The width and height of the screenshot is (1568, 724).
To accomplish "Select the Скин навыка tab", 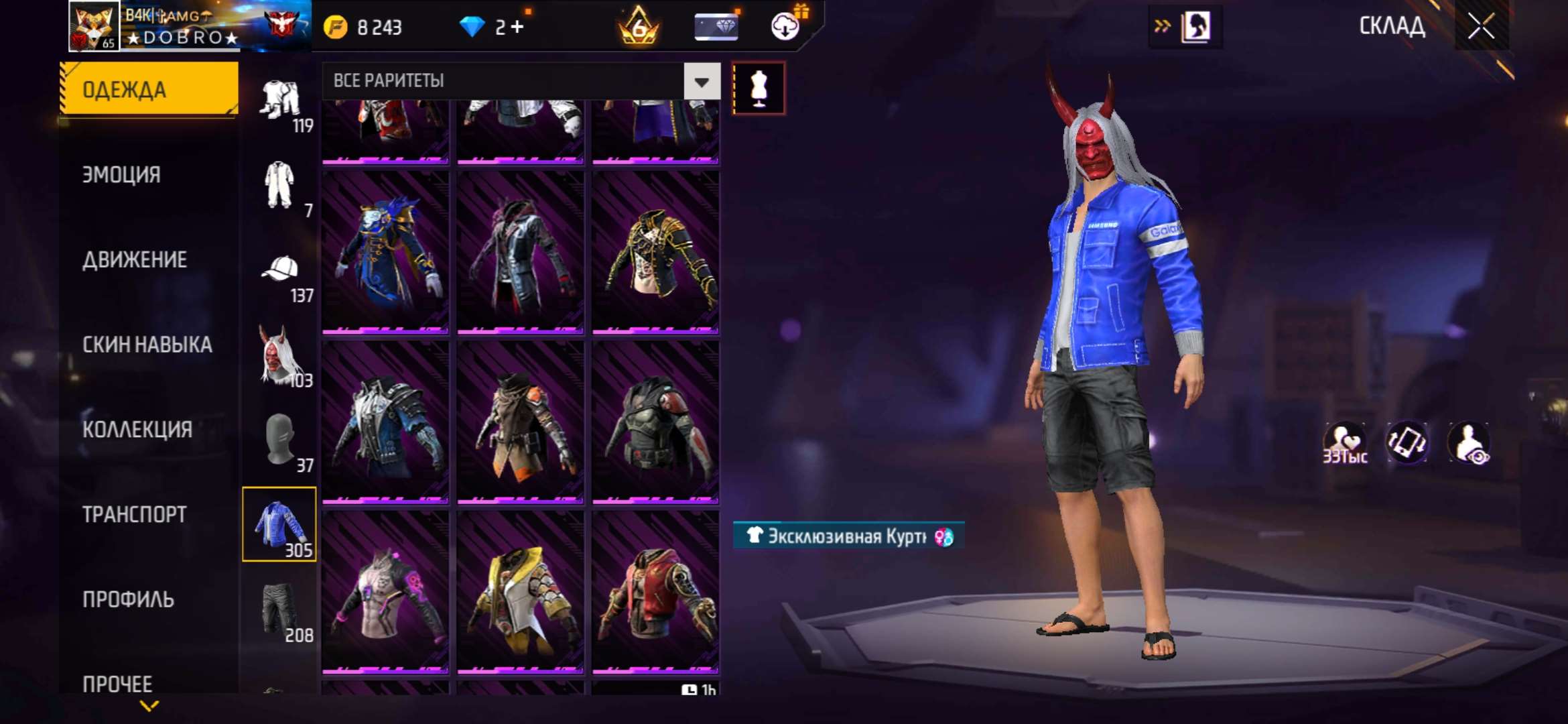I will point(147,345).
